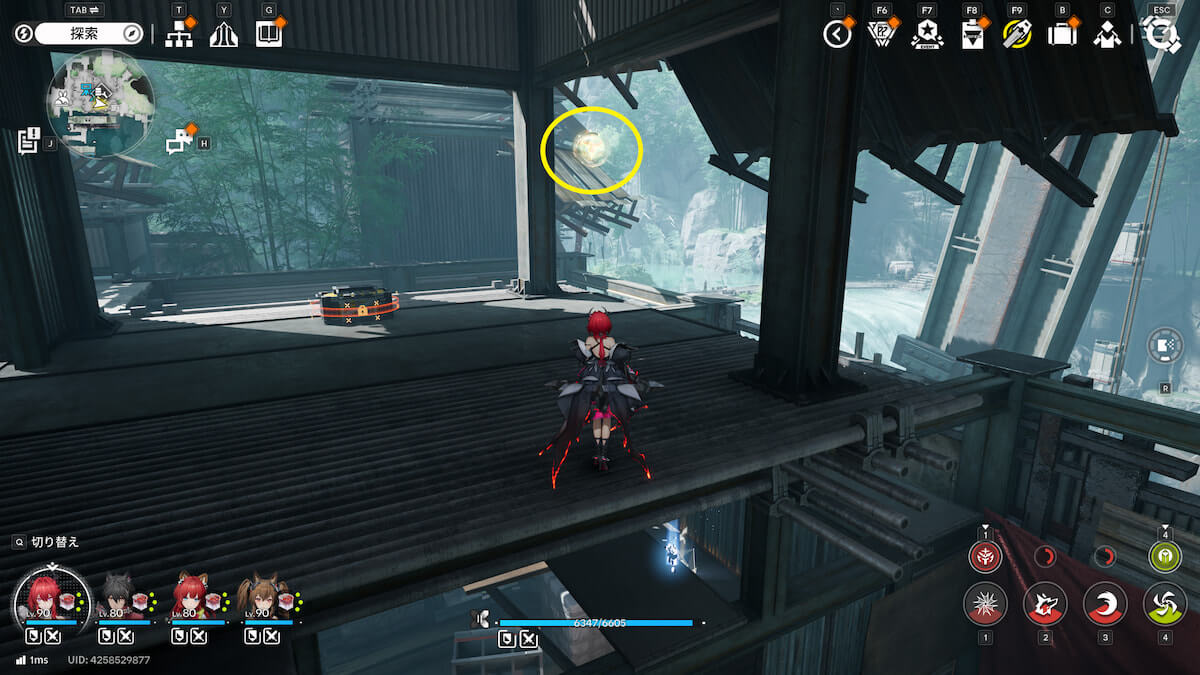Open the circular minimap
Viewport: 1200px width, 675px height.
click(100, 103)
